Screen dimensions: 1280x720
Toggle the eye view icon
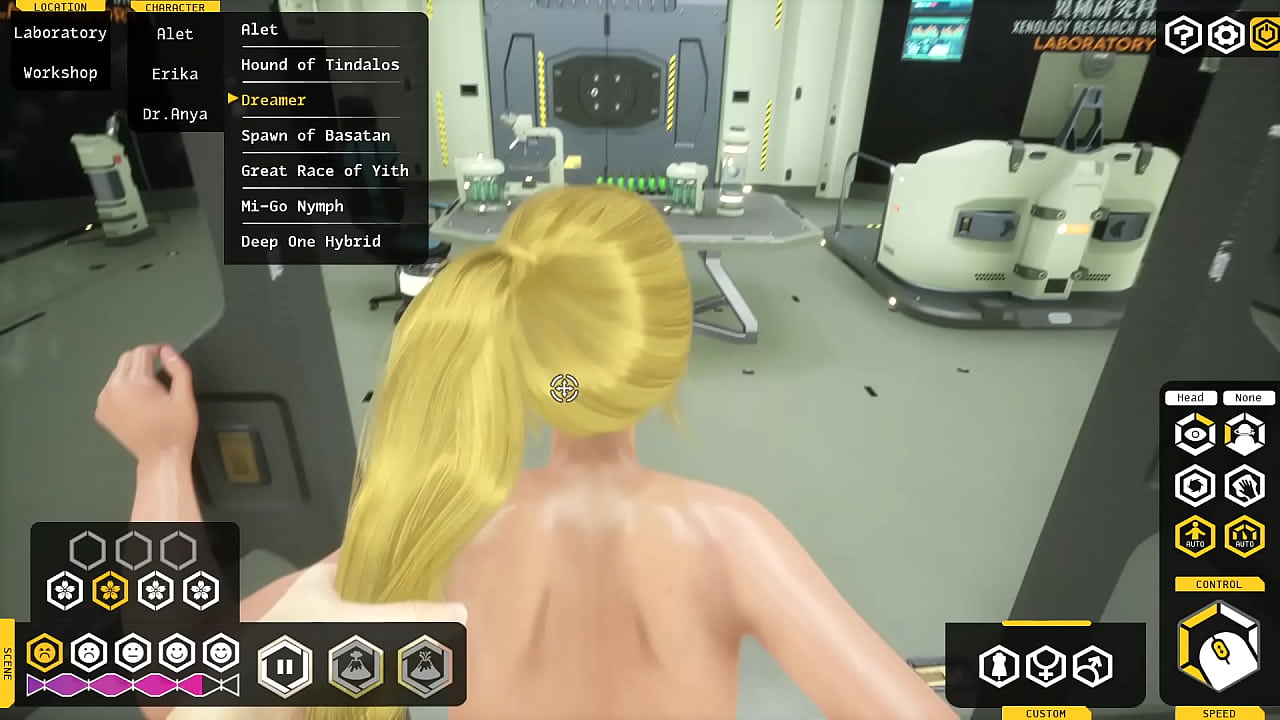pos(1195,435)
